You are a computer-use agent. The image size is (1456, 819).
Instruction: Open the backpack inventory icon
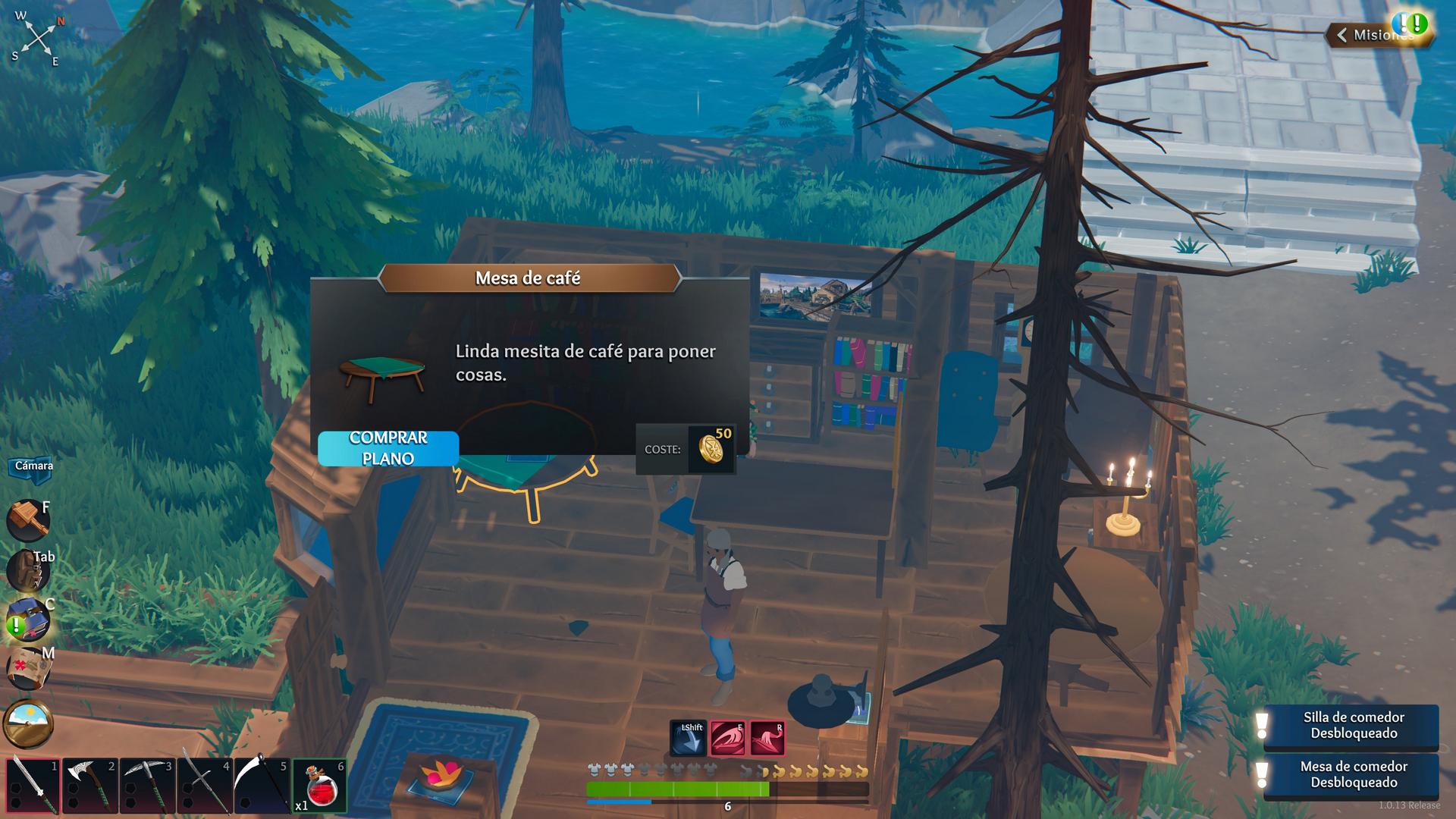tap(28, 570)
